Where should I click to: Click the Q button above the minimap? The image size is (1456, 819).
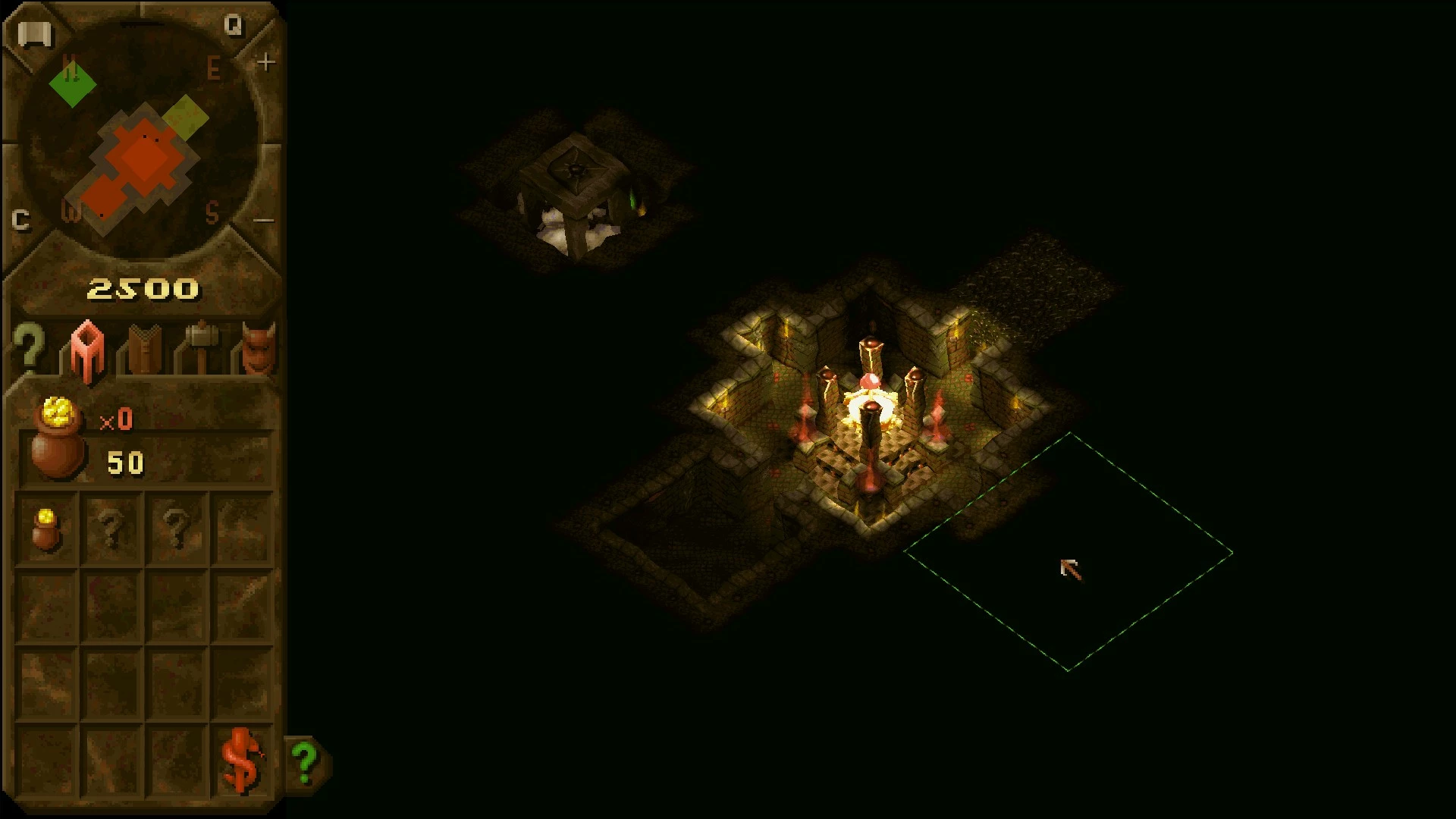pyautogui.click(x=234, y=27)
